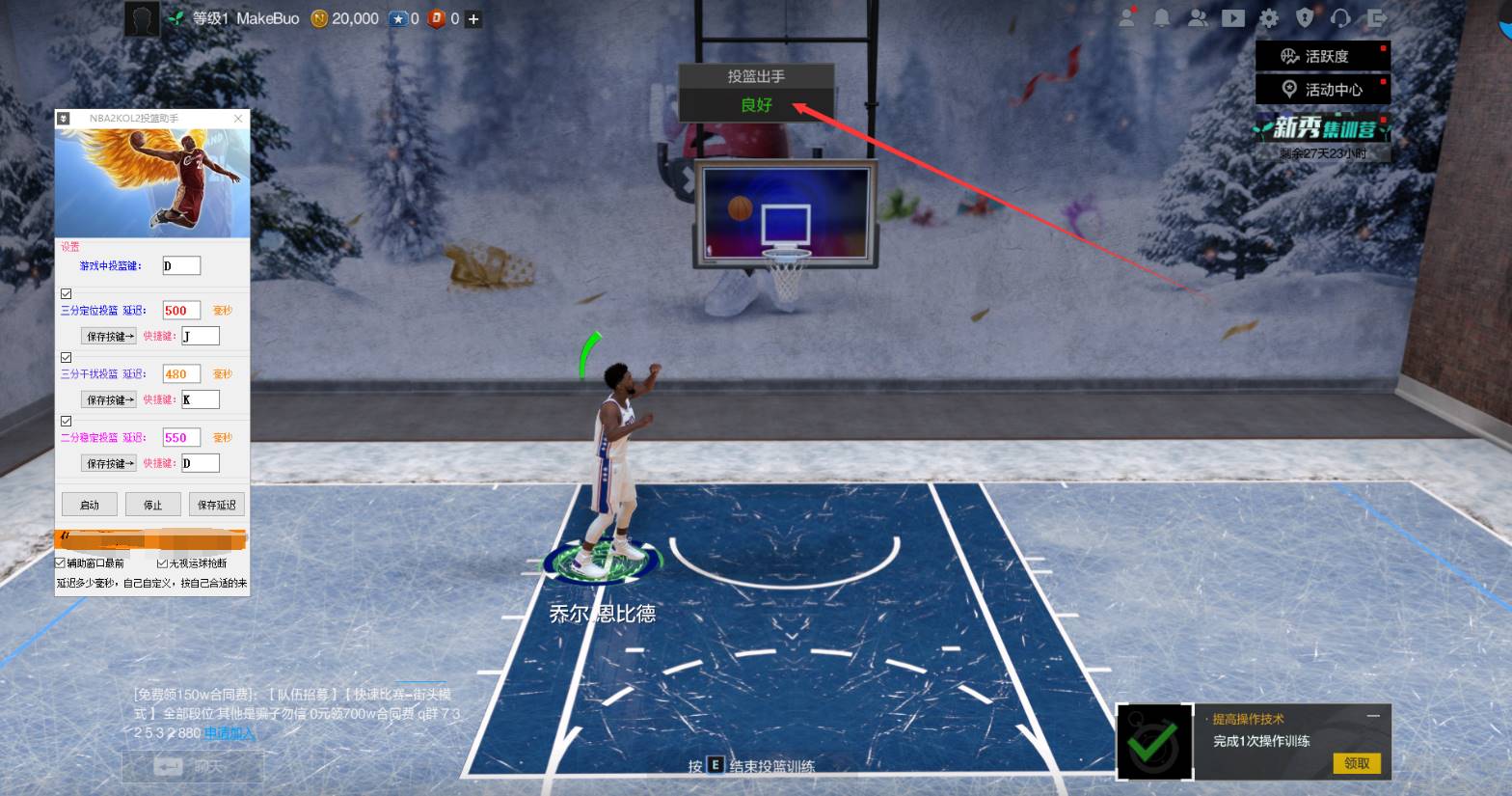Toggle the 三分干扰投篮 checkbox
Viewport: 1512px width, 796px height.
click(66, 357)
